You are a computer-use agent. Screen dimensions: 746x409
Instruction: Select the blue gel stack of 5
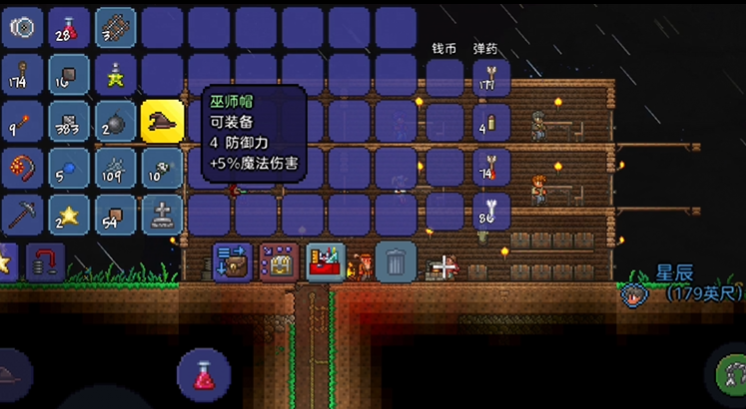[x=68, y=168]
